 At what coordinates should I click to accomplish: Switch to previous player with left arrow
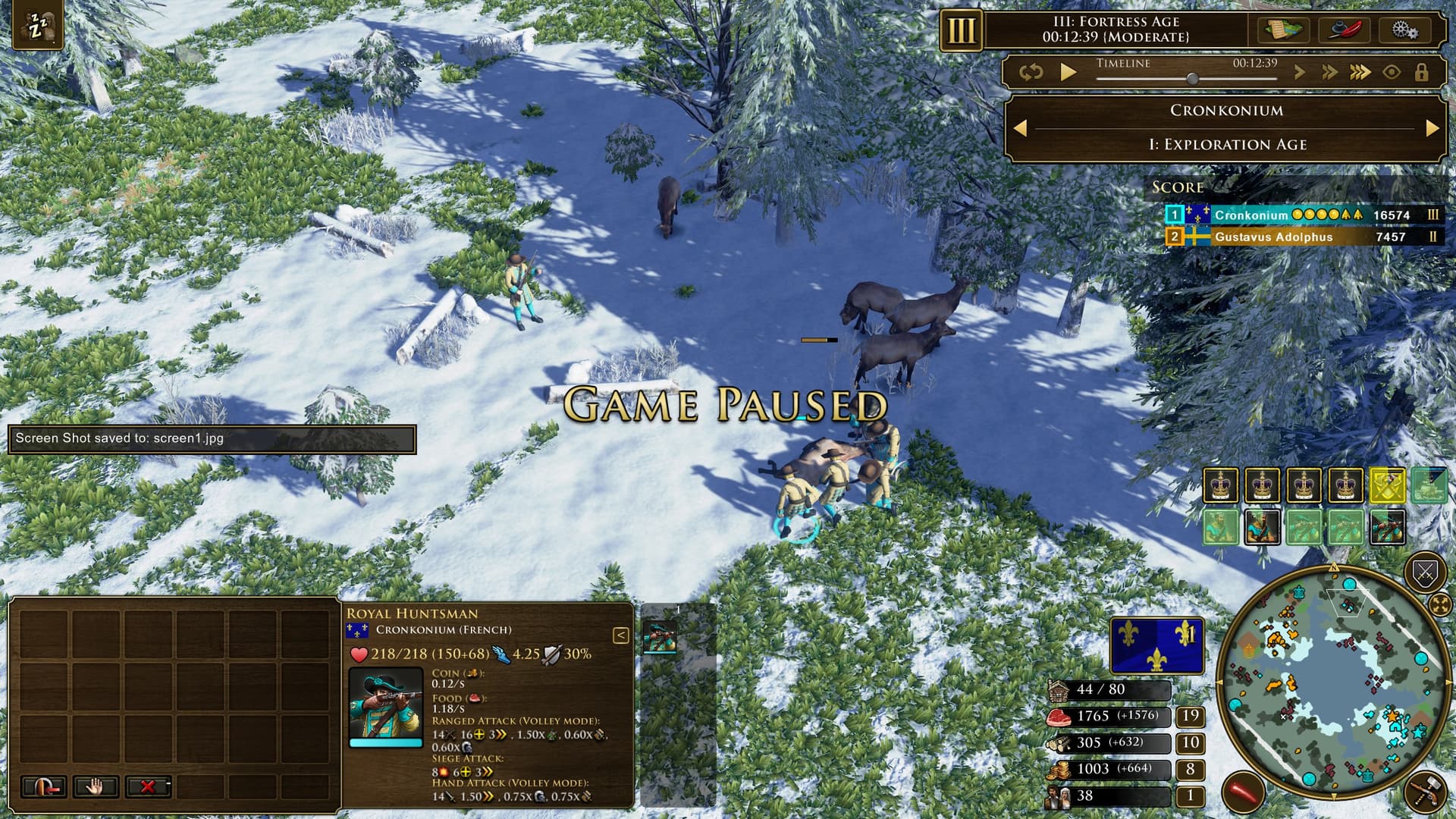tap(1021, 128)
